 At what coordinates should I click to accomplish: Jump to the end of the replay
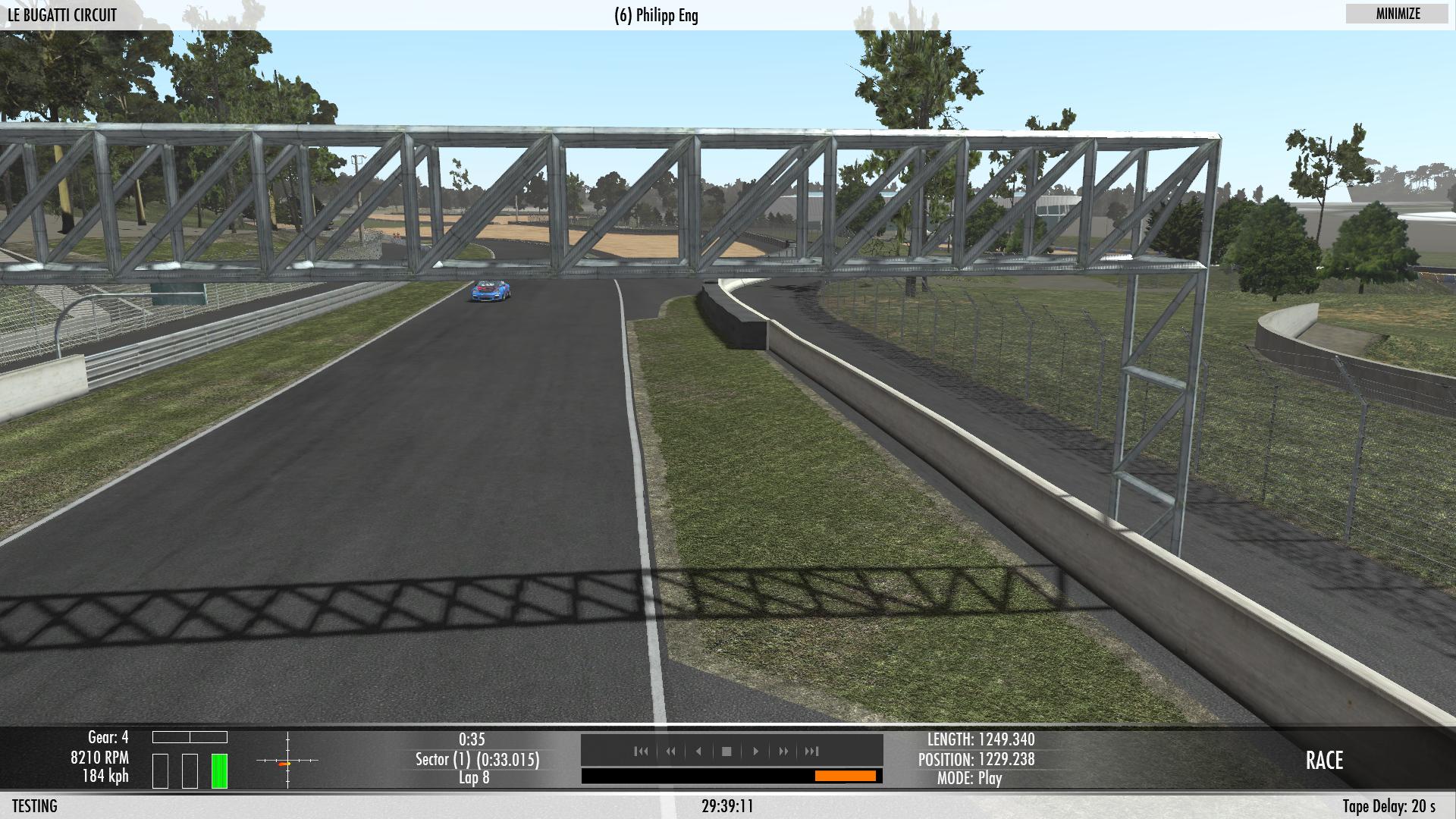[811, 752]
